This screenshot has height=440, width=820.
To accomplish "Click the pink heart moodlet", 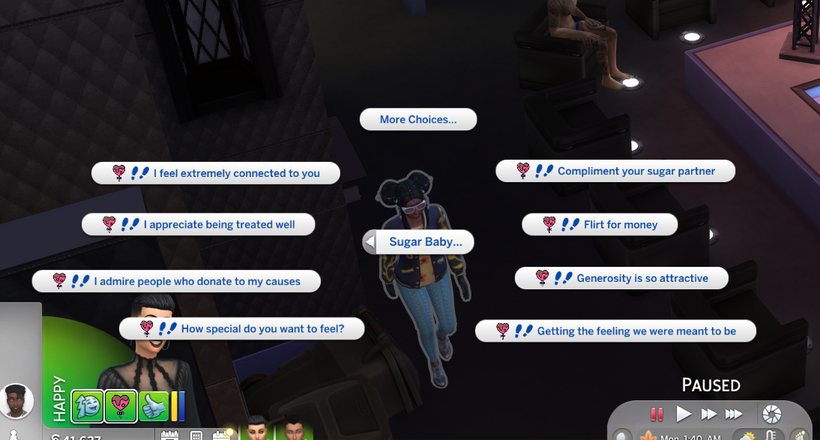I will pos(121,406).
